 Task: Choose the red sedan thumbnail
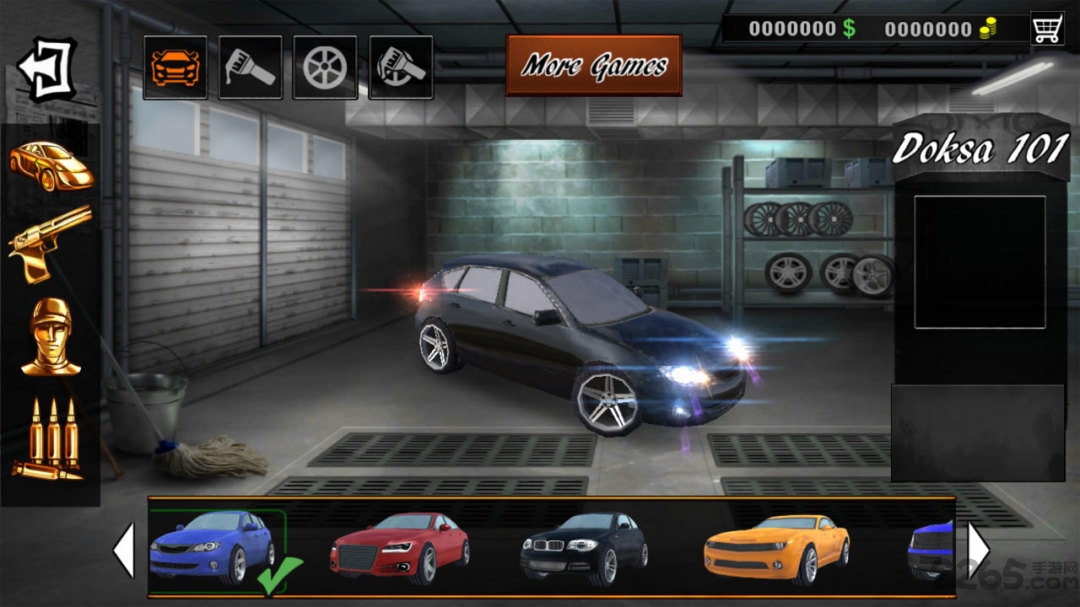click(x=400, y=547)
